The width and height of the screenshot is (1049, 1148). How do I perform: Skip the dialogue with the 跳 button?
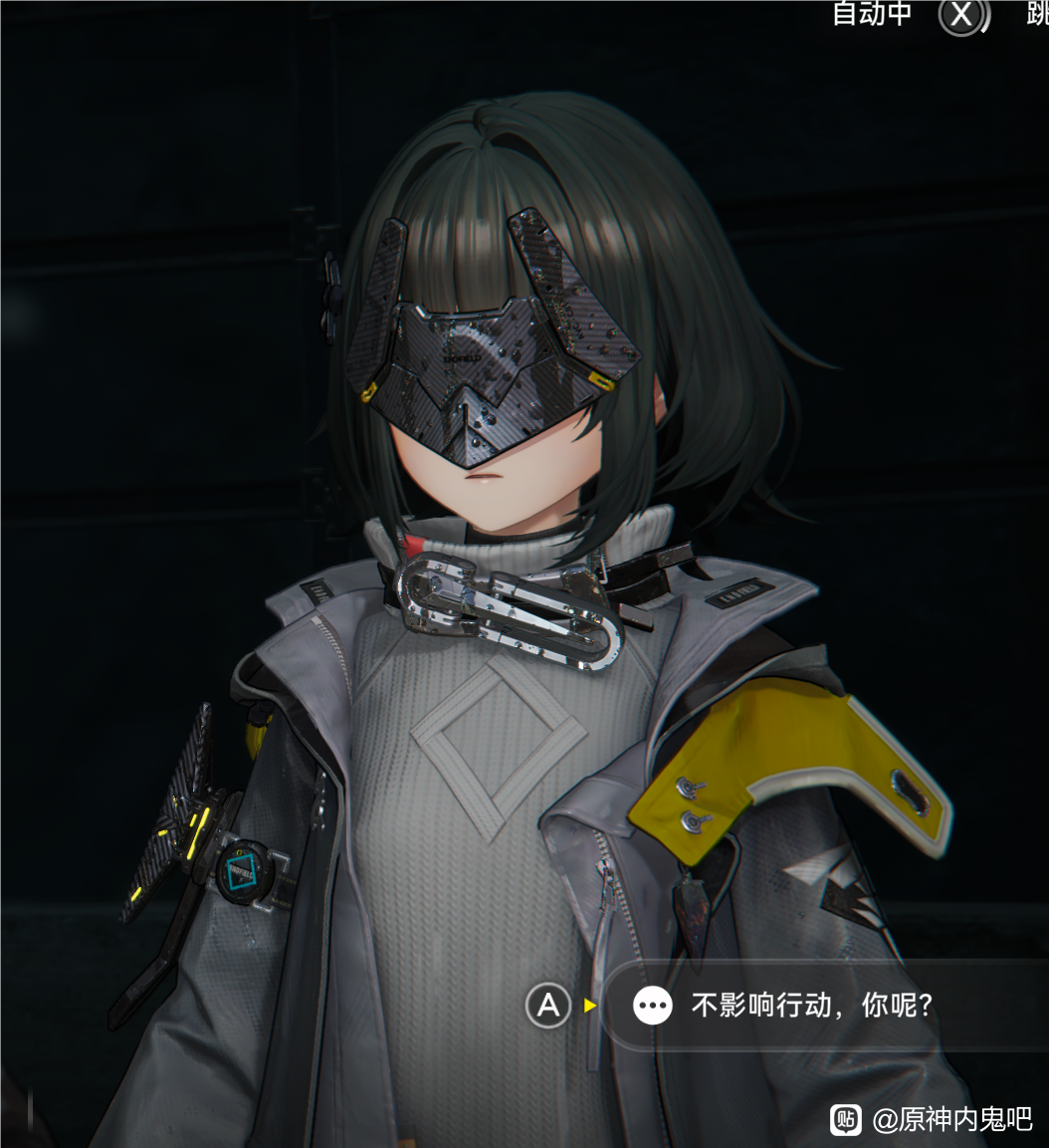(x=1037, y=15)
